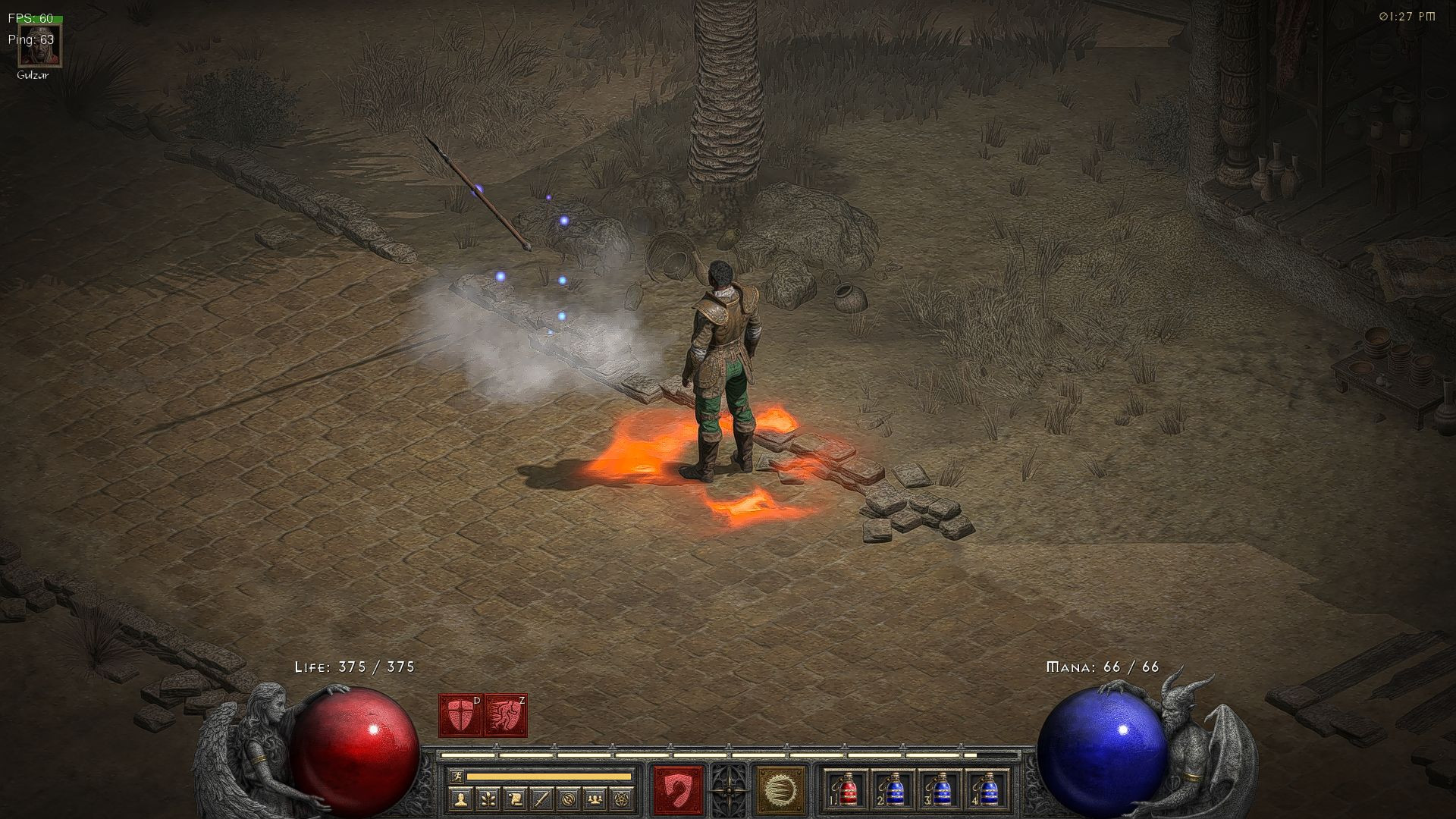Open the party screen icon
1456x819 pixels.
(594, 799)
